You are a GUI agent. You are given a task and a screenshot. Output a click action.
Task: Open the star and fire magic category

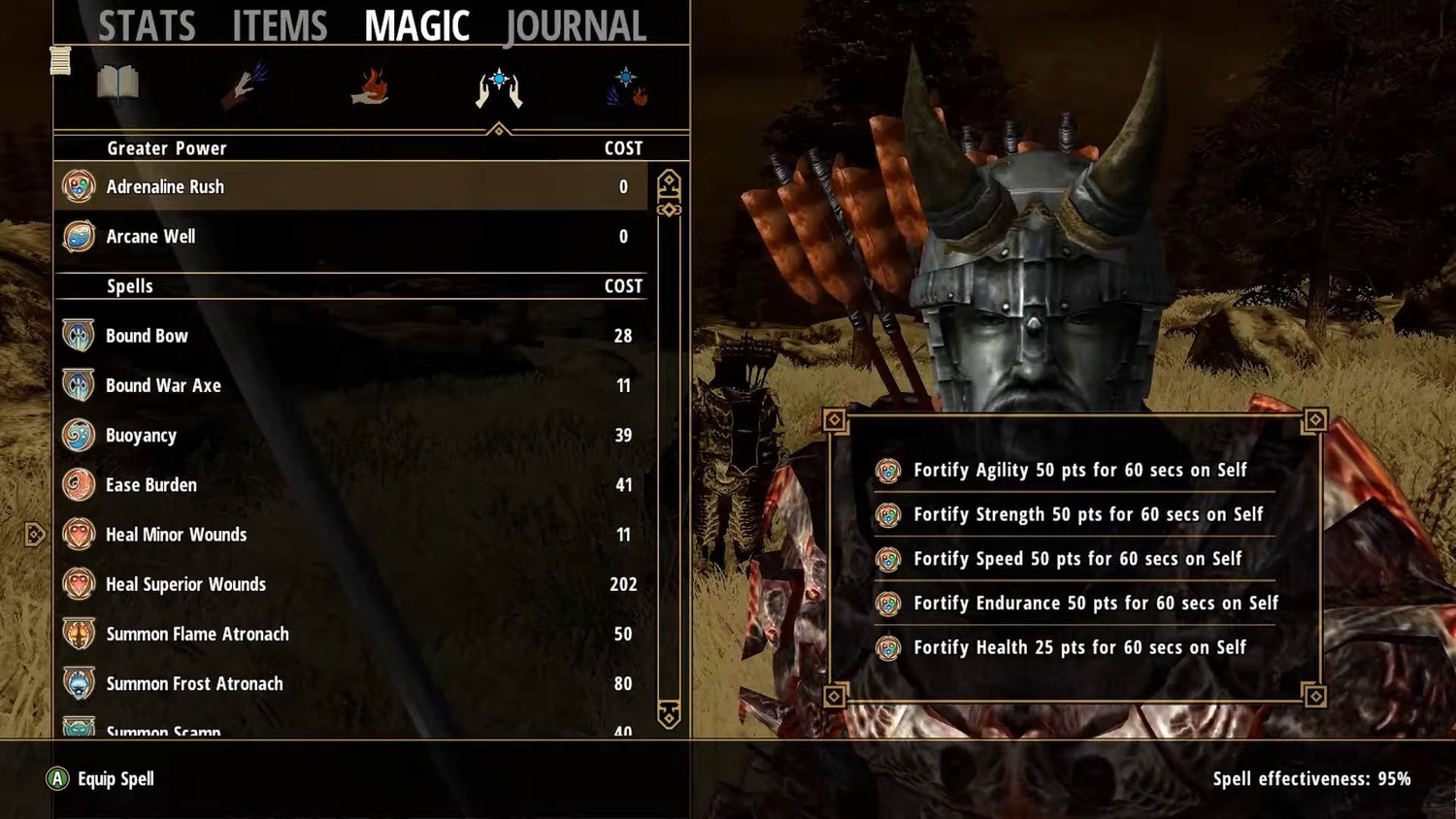pyautogui.click(x=627, y=85)
